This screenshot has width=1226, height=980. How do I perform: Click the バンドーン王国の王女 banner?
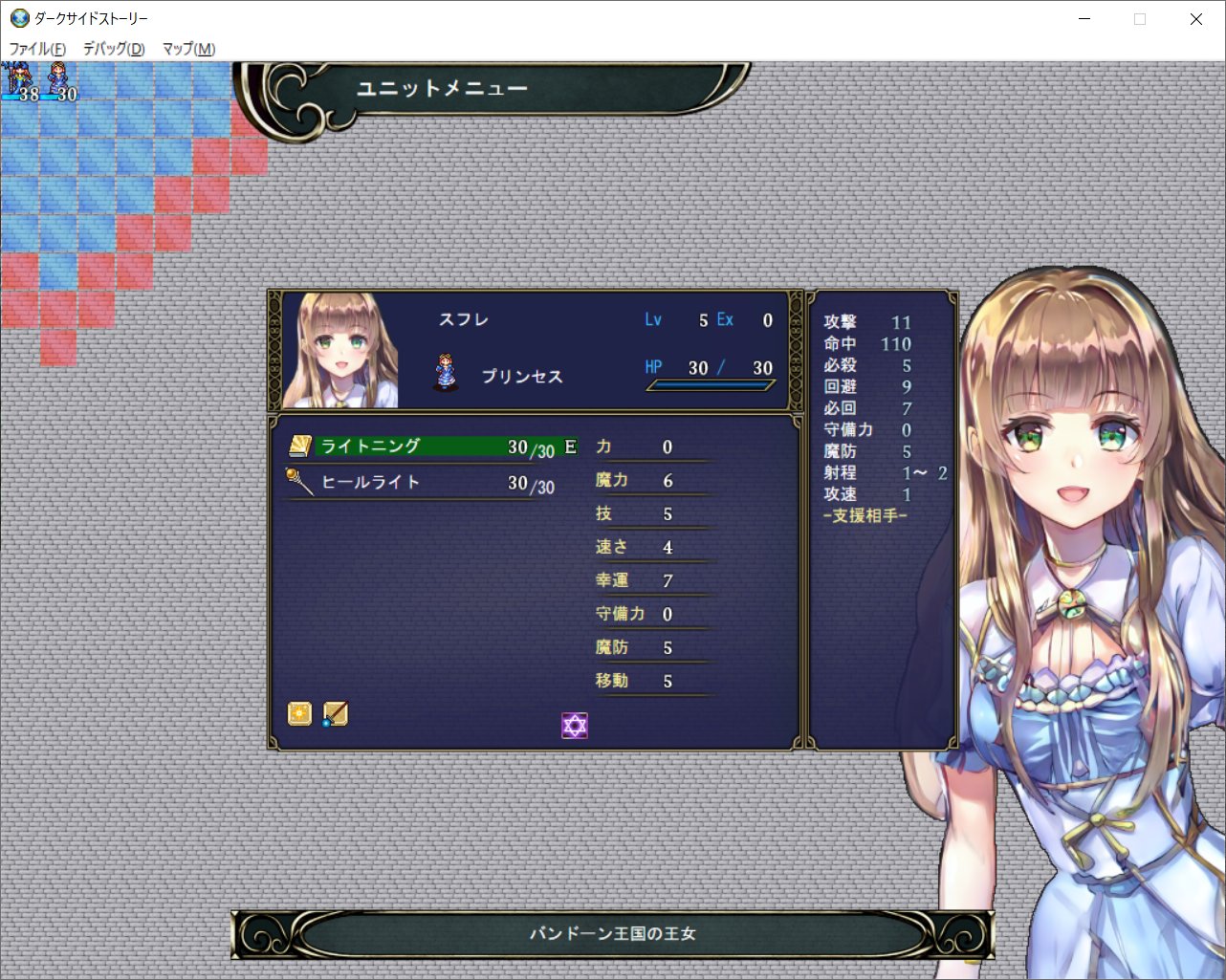612,933
